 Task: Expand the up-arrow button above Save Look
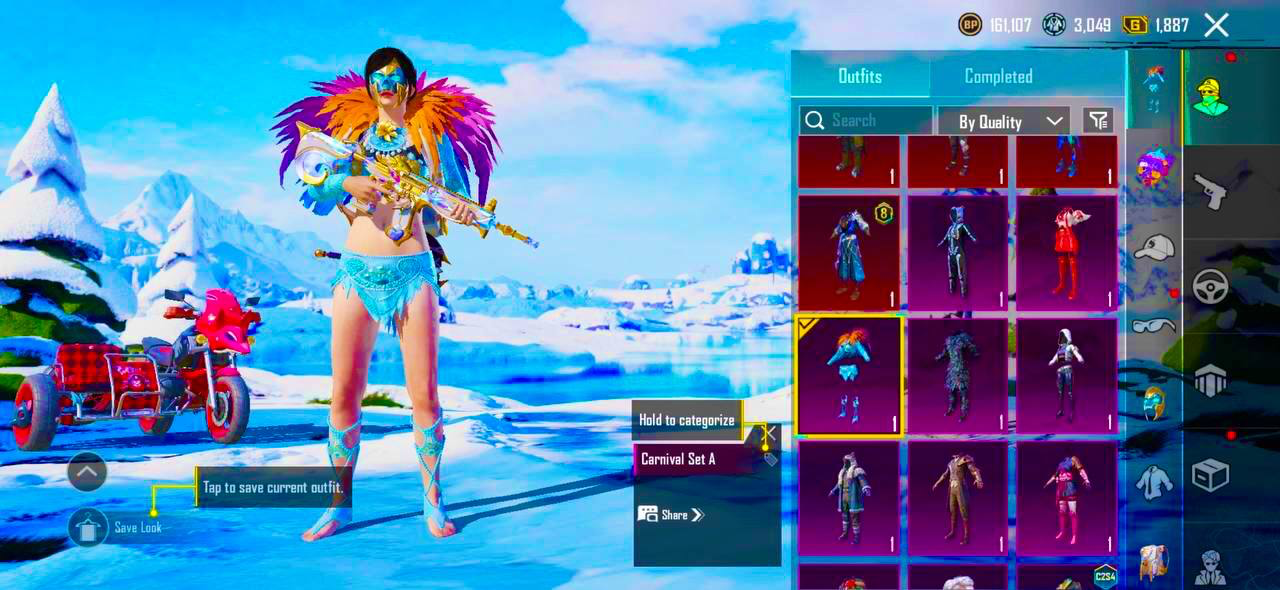pyautogui.click(x=87, y=471)
